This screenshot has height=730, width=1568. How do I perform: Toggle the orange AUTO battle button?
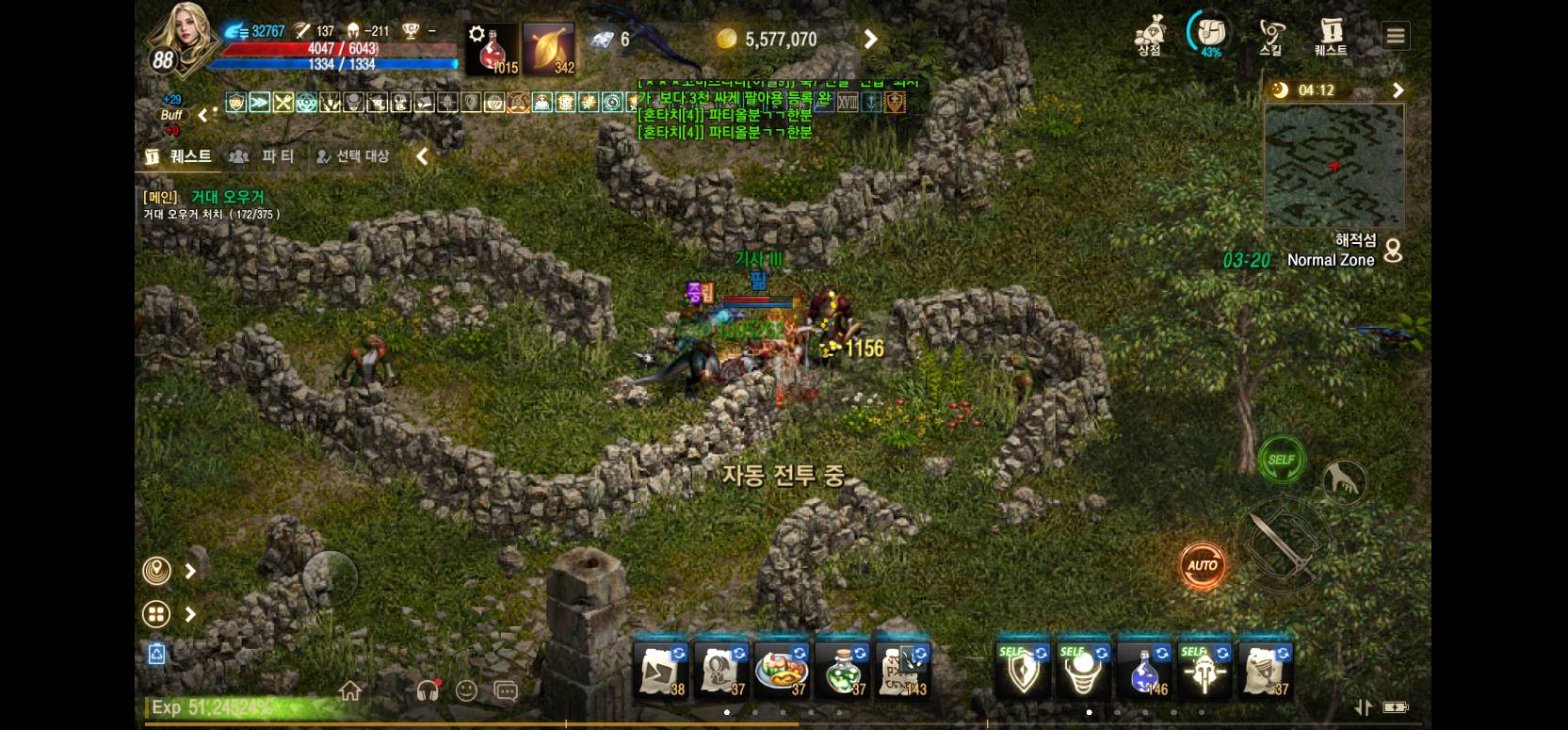coord(1202,565)
